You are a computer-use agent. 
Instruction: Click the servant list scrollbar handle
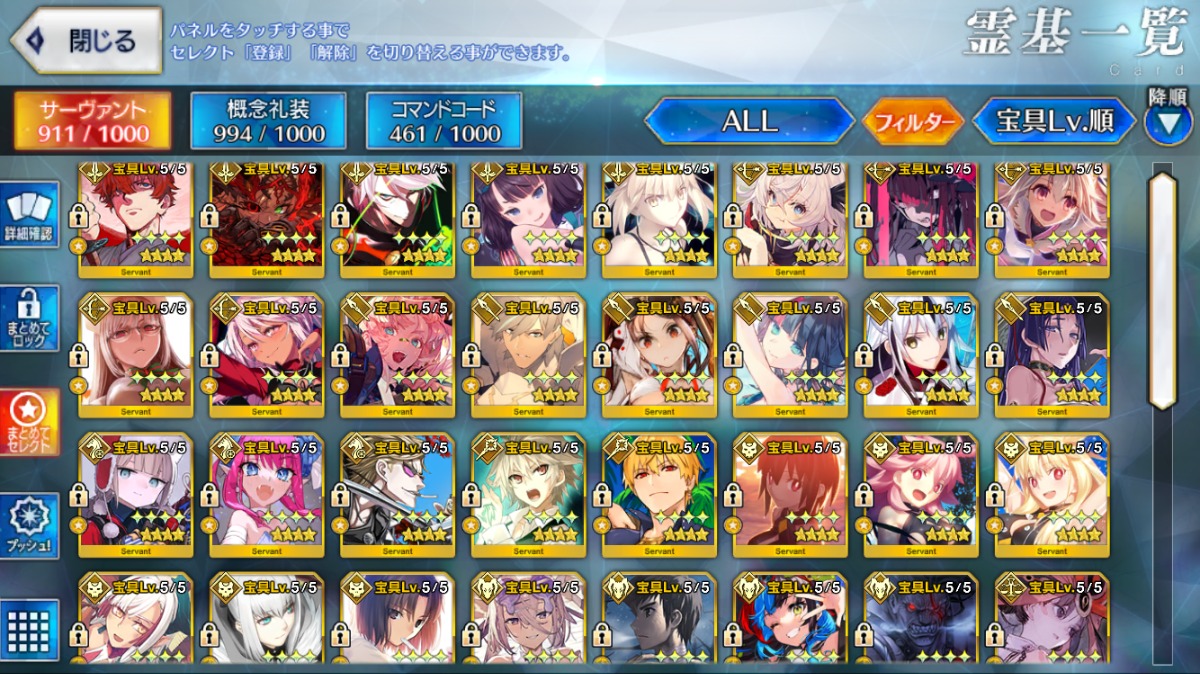1162,290
